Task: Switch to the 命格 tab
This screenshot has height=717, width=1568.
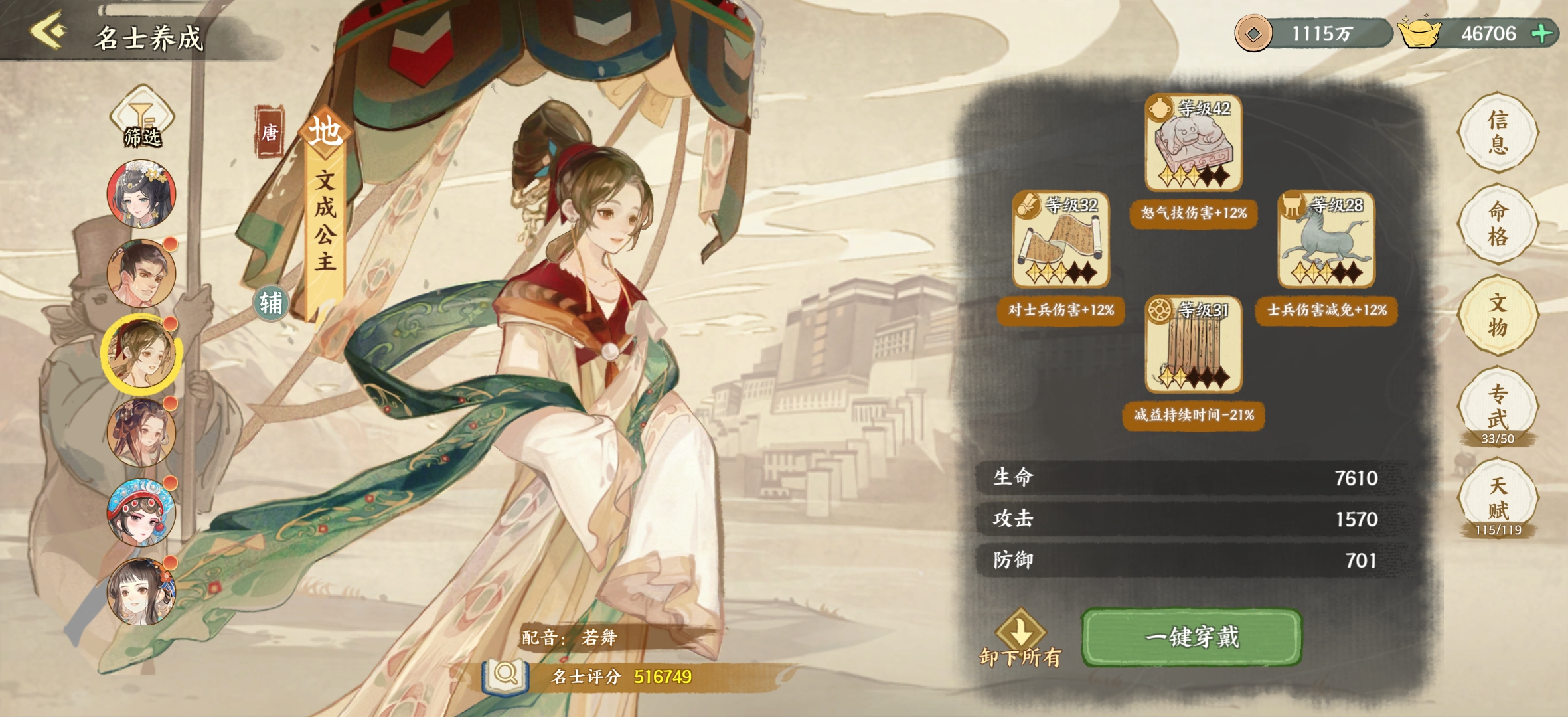Action: [x=1498, y=224]
